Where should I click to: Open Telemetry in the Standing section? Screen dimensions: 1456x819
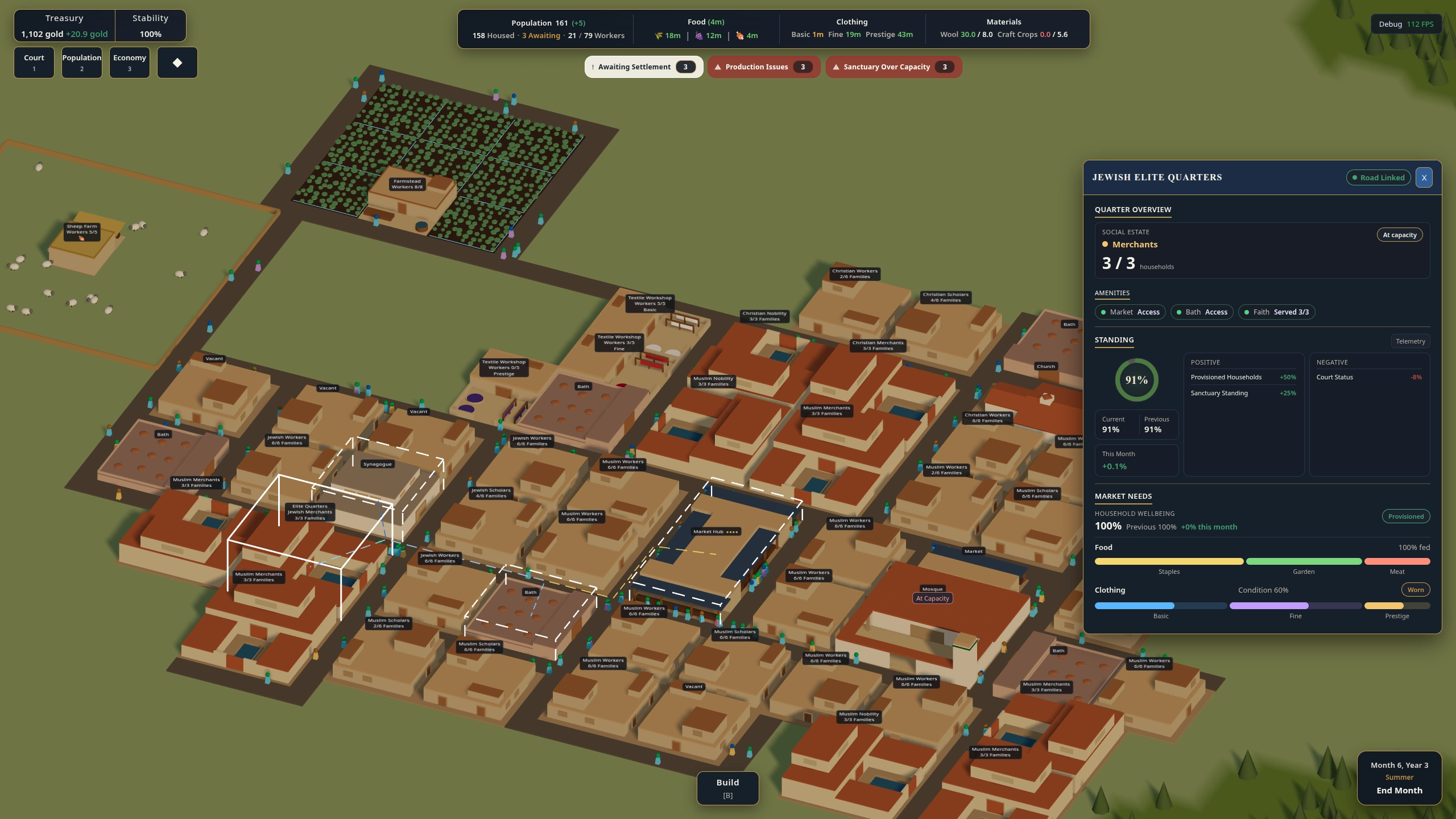click(1410, 341)
